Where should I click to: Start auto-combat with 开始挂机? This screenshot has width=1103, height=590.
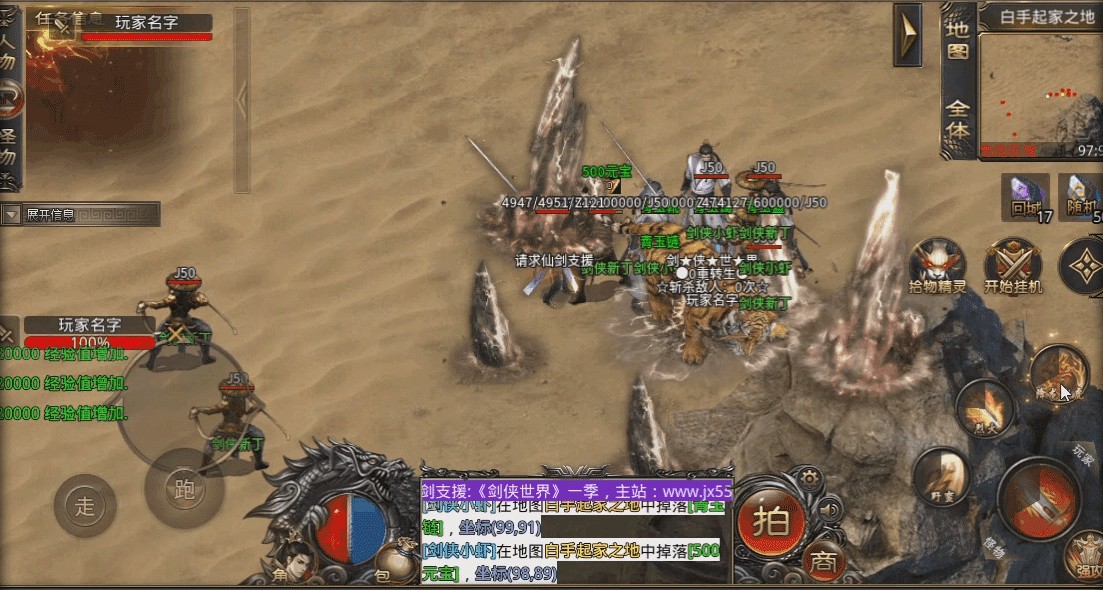pyautogui.click(x=1013, y=267)
